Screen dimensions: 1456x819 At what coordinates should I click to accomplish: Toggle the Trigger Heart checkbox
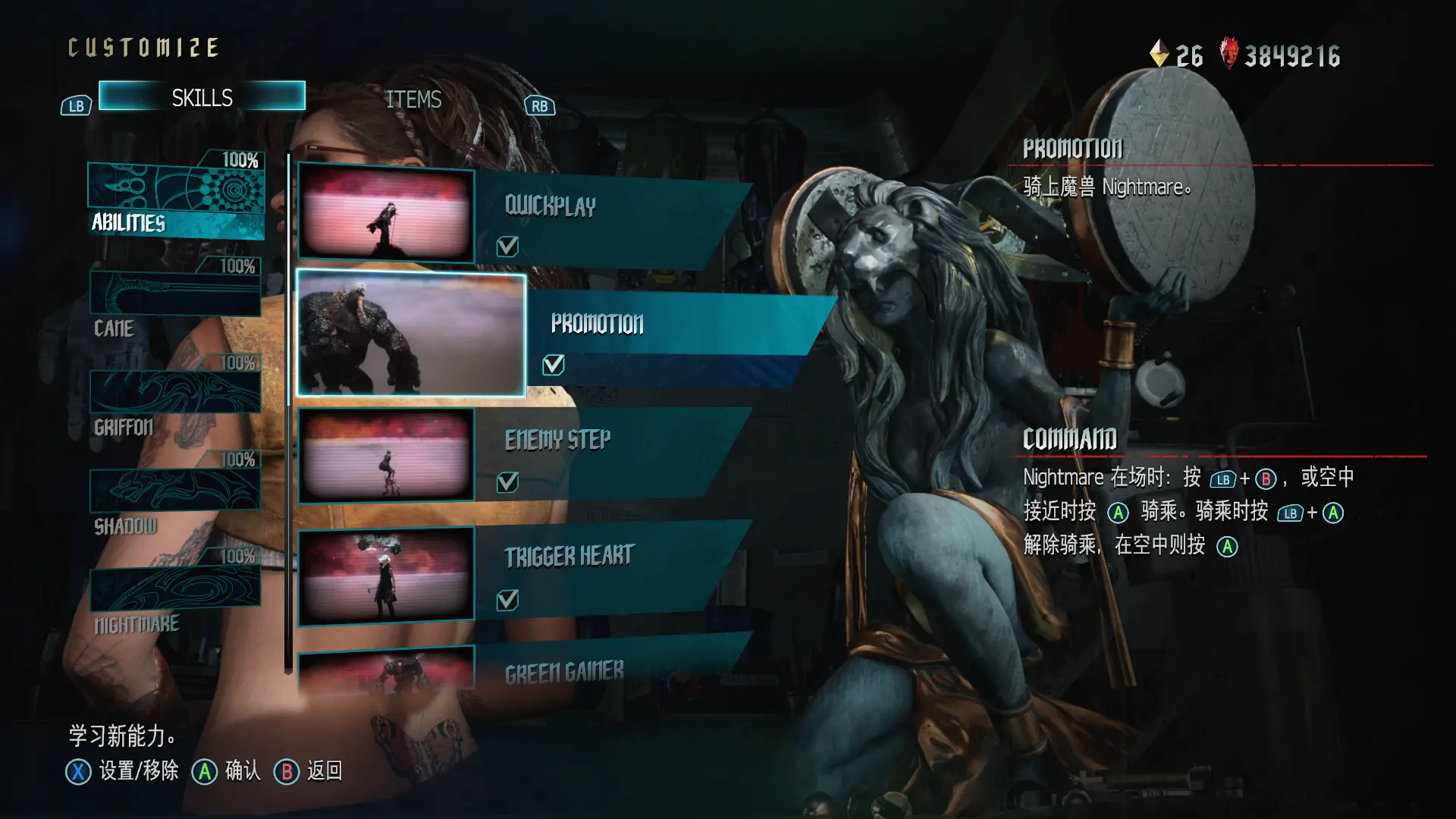click(x=507, y=601)
